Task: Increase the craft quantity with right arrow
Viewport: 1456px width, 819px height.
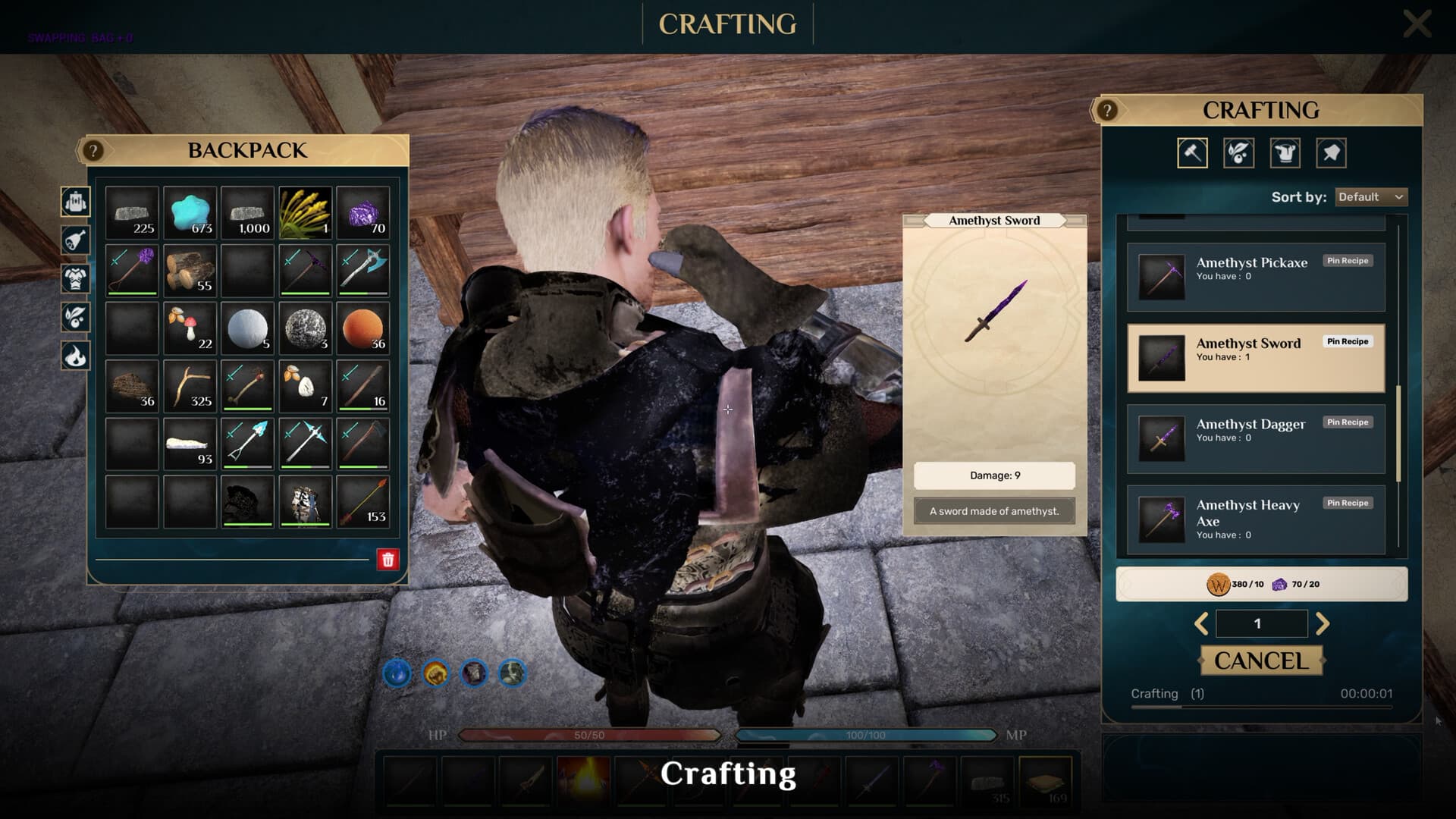Action: click(x=1323, y=623)
